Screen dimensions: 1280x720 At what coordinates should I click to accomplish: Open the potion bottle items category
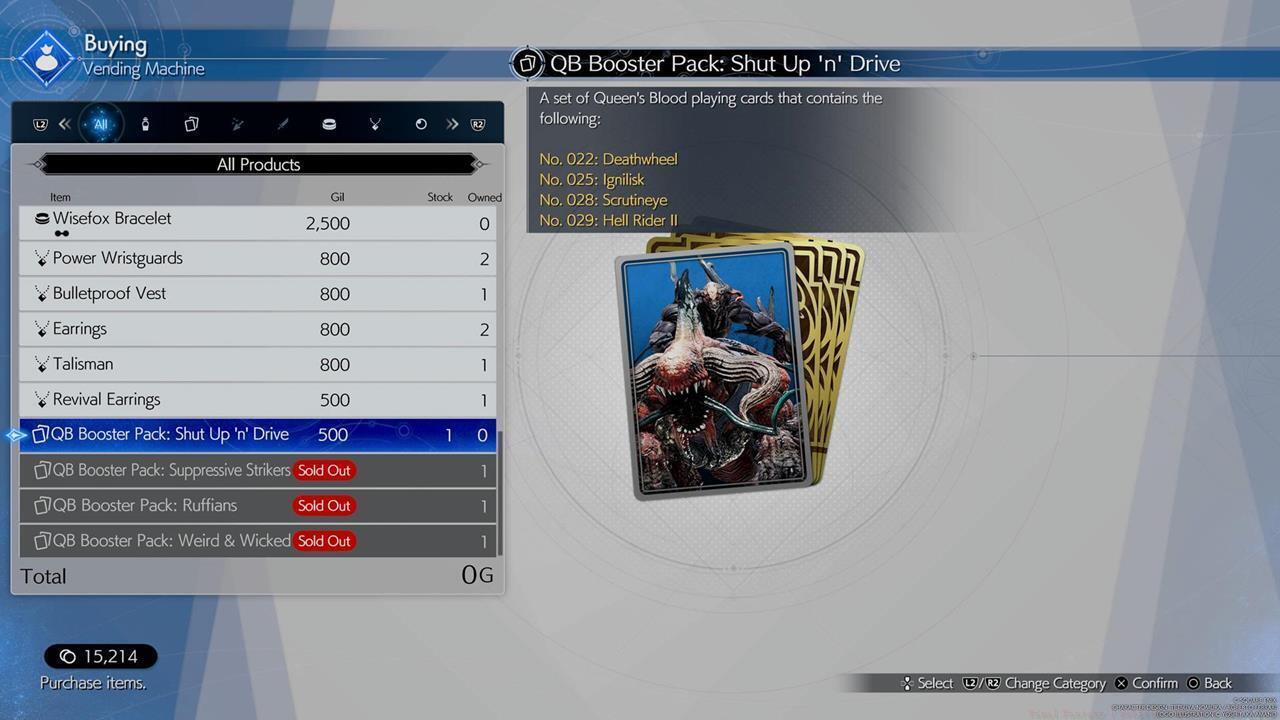coord(146,124)
